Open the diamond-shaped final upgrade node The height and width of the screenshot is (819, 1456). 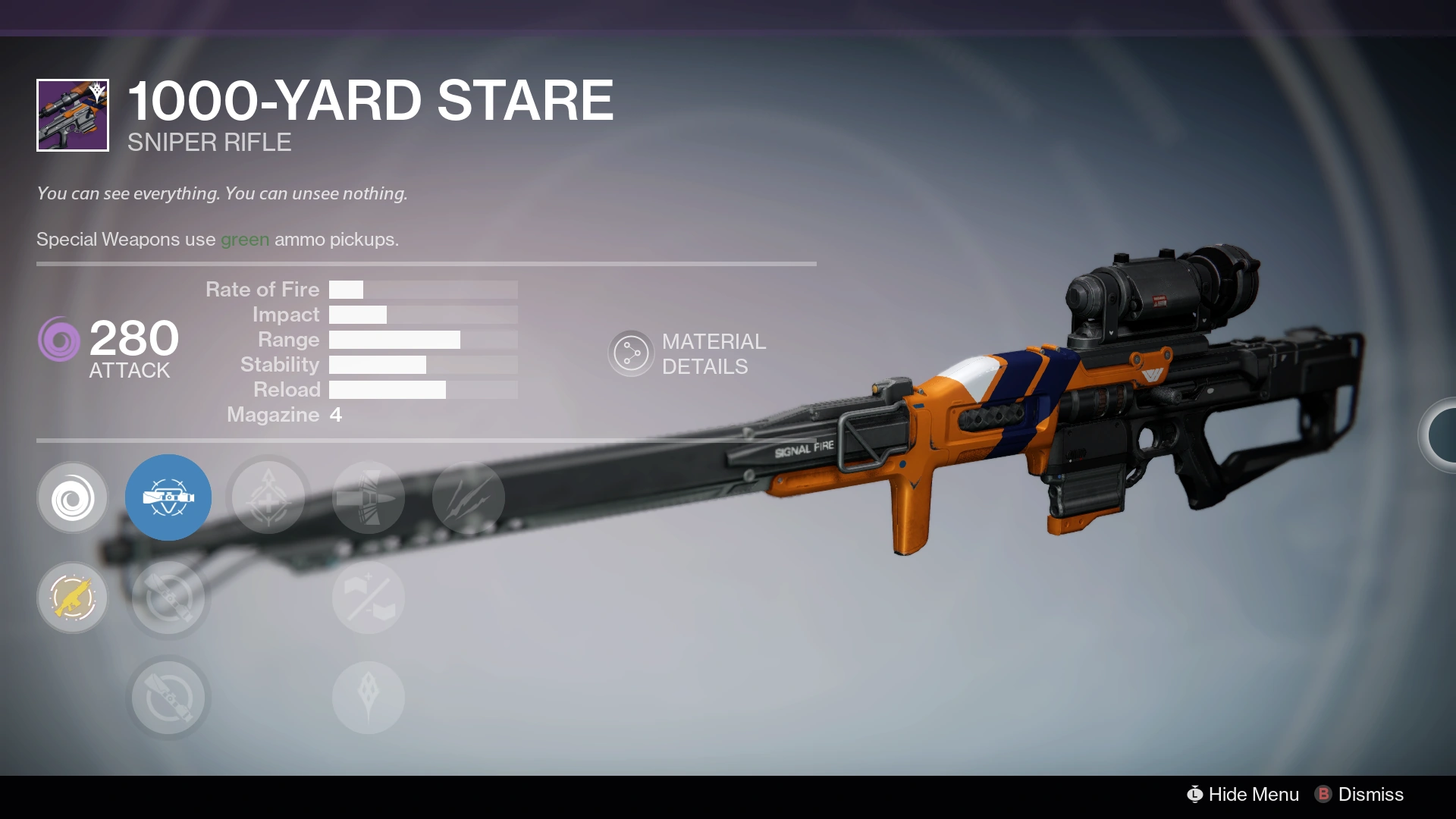369,697
